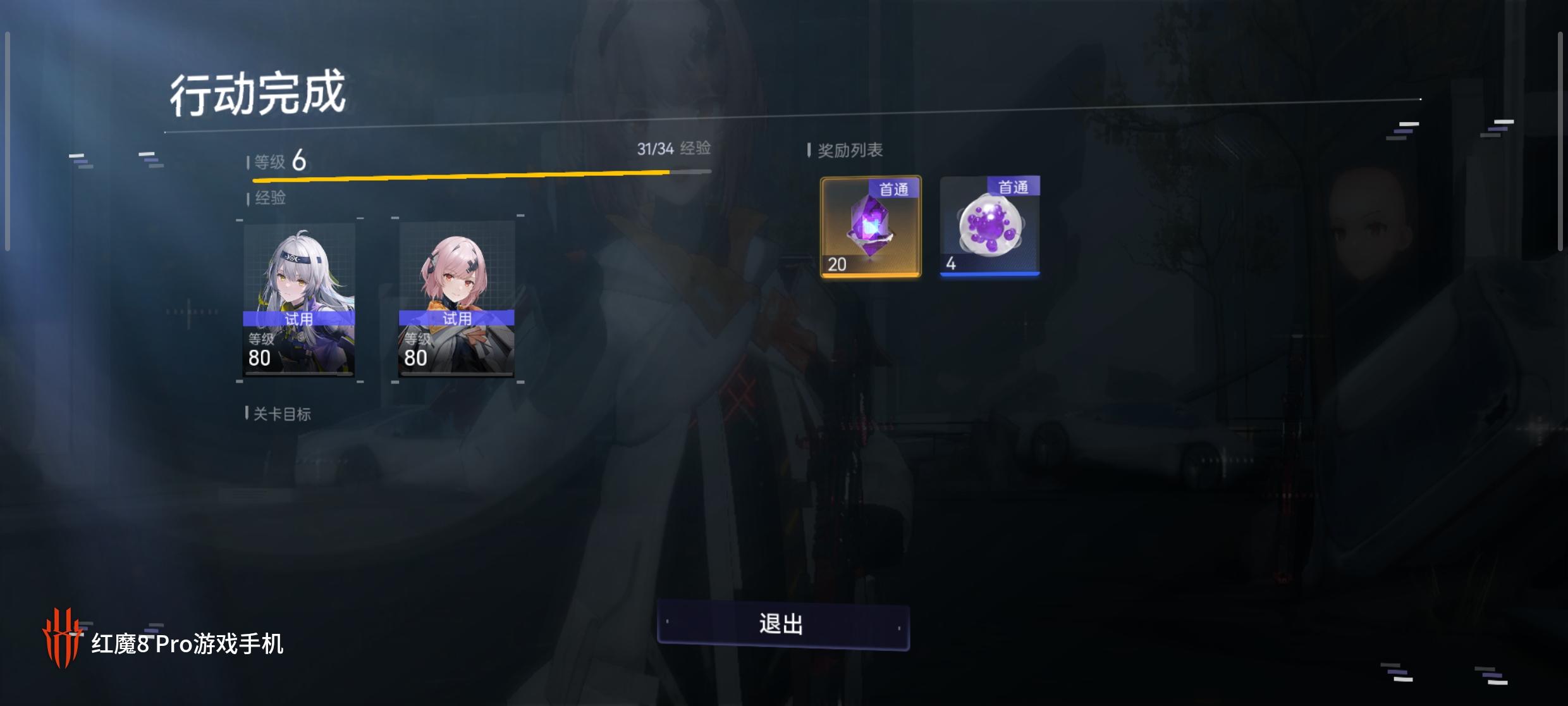This screenshot has width=1568, height=706.
Task: Tap the 31/34 经验 counter
Action: (x=675, y=149)
